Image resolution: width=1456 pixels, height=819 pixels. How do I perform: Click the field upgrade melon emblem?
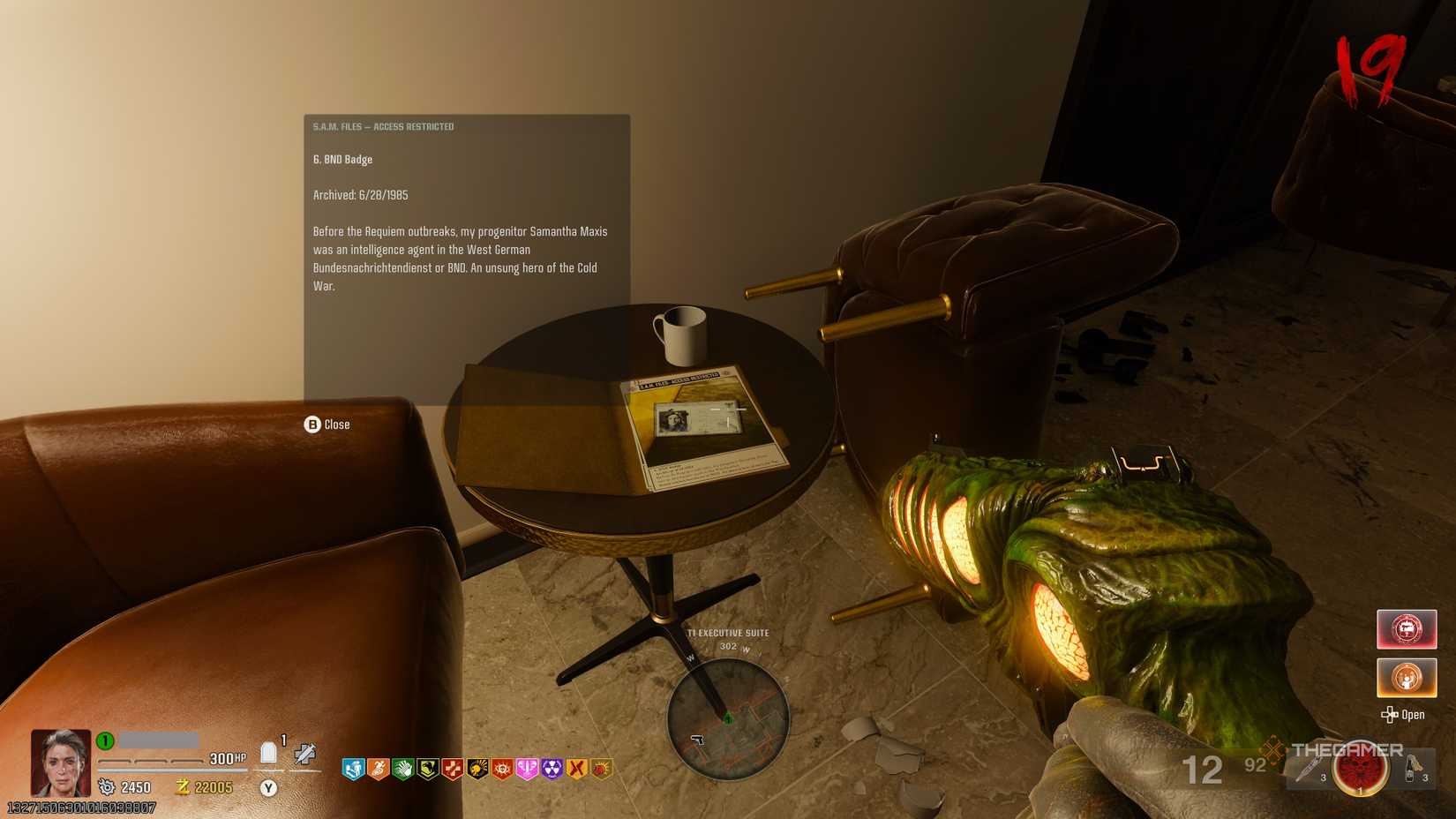tap(1359, 770)
